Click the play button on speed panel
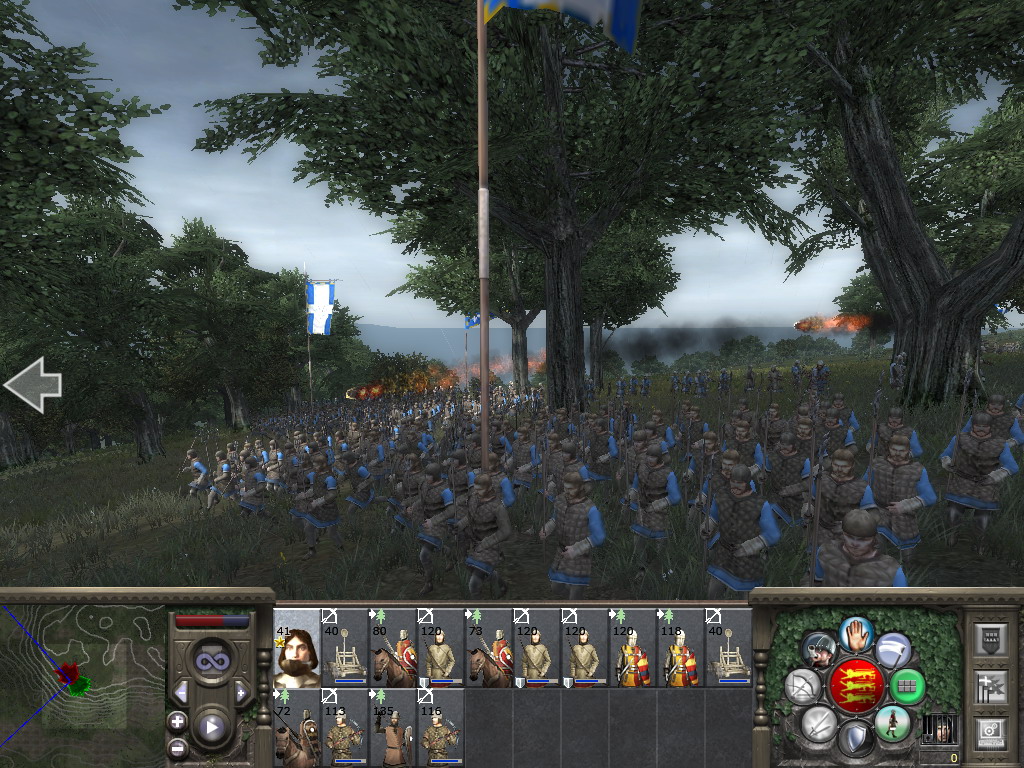The height and width of the screenshot is (768, 1024). click(211, 727)
